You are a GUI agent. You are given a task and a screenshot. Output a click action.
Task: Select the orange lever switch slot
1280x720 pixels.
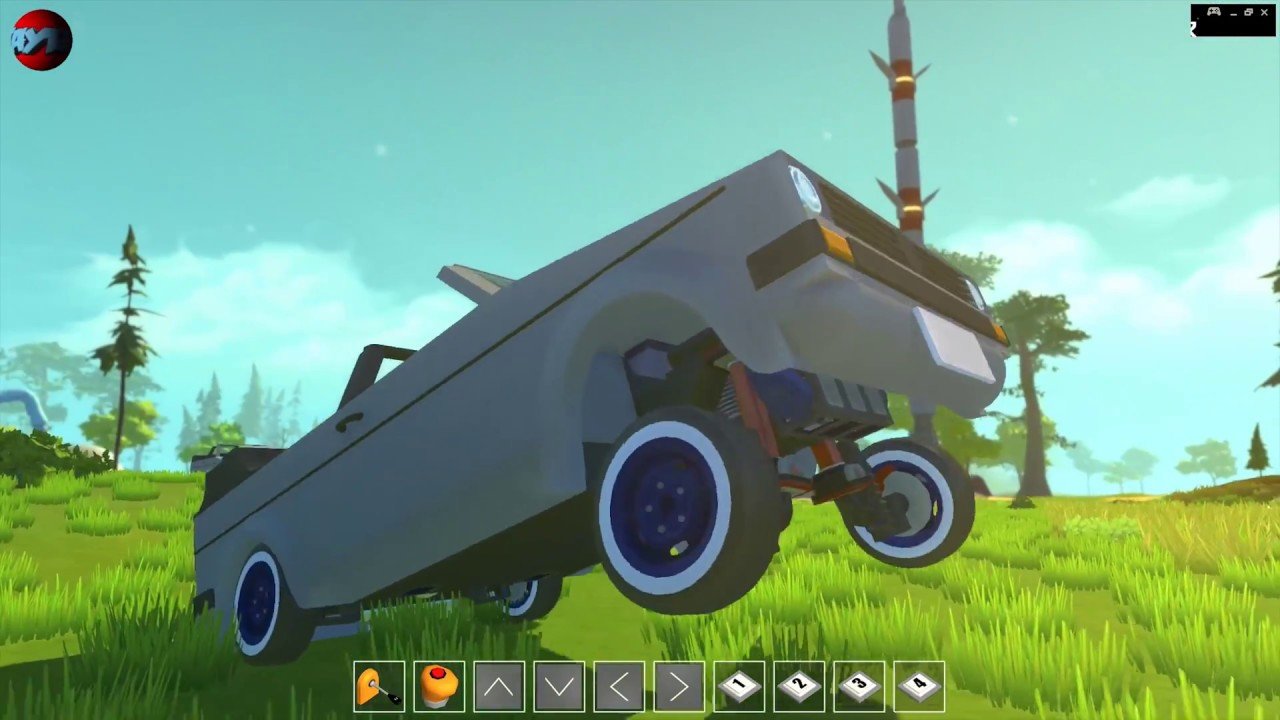pos(379,687)
